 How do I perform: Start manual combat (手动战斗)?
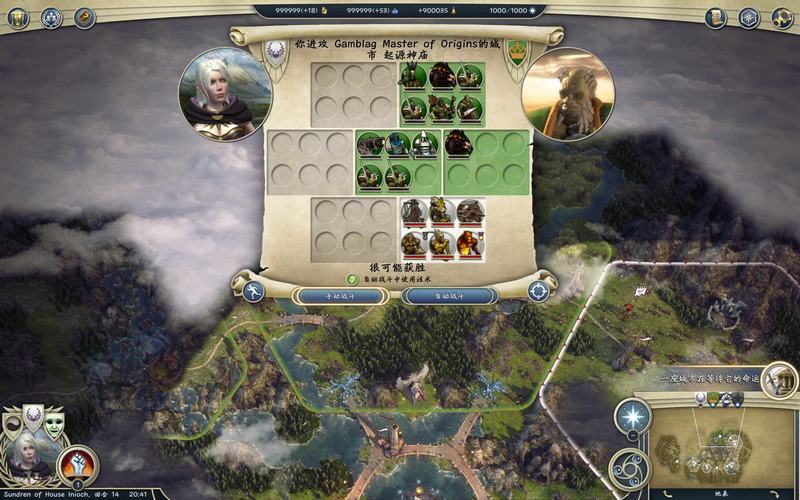pos(339,296)
